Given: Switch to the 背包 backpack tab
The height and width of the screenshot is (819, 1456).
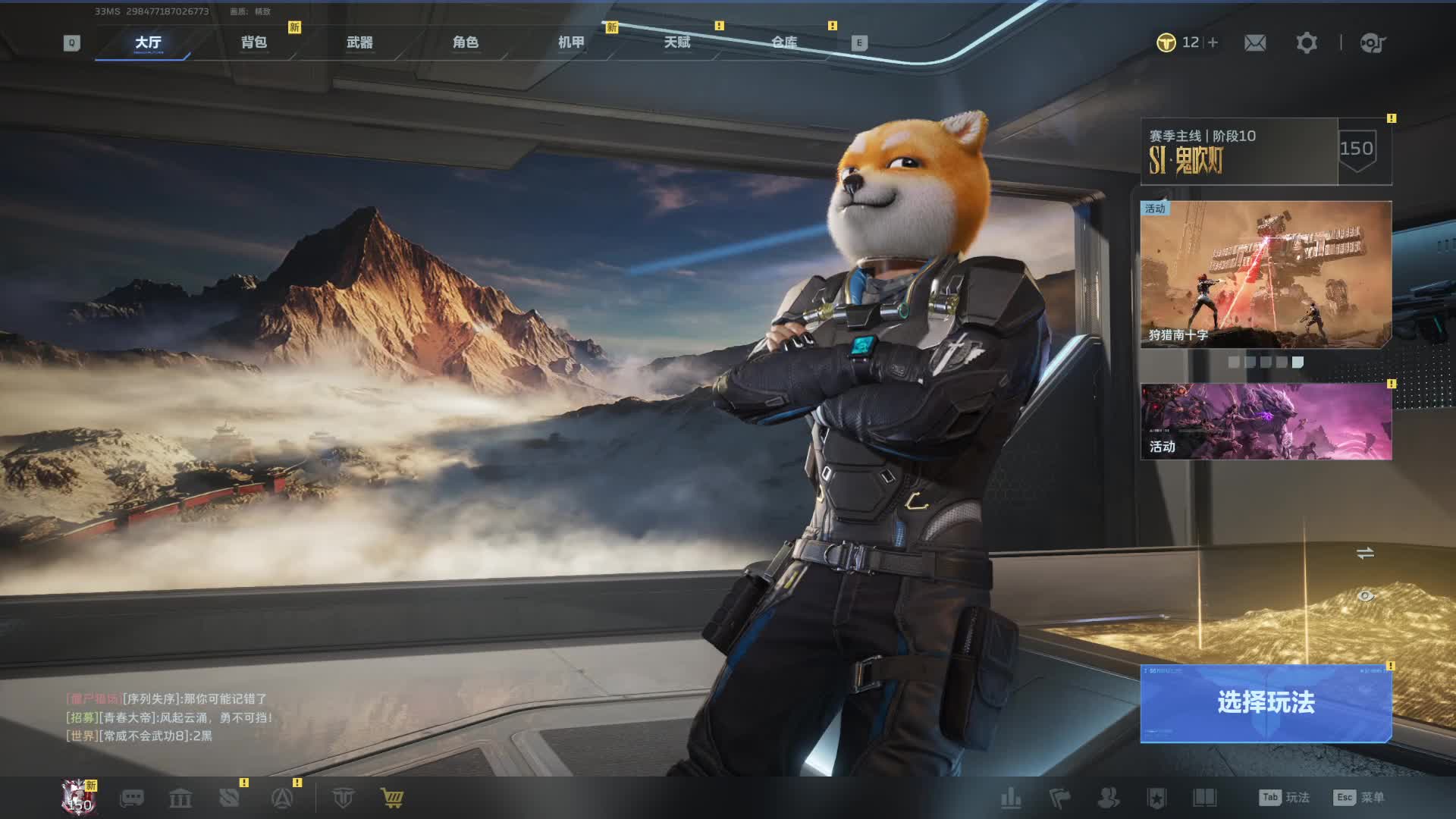Looking at the screenshot, I should tap(254, 42).
